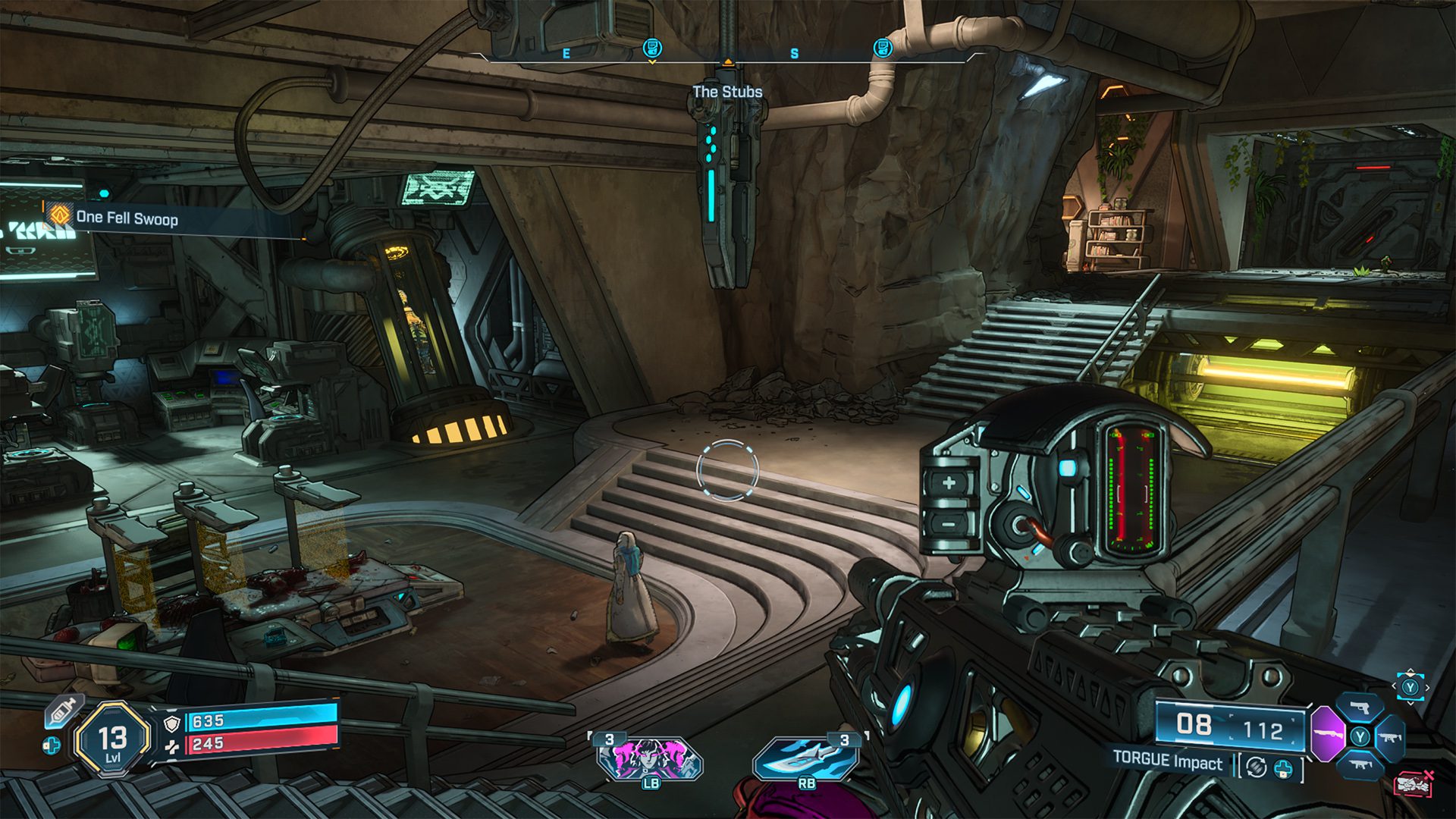Pick the bottom rifle weapon slot
Screen dimensions: 1456x819
(x=1360, y=764)
